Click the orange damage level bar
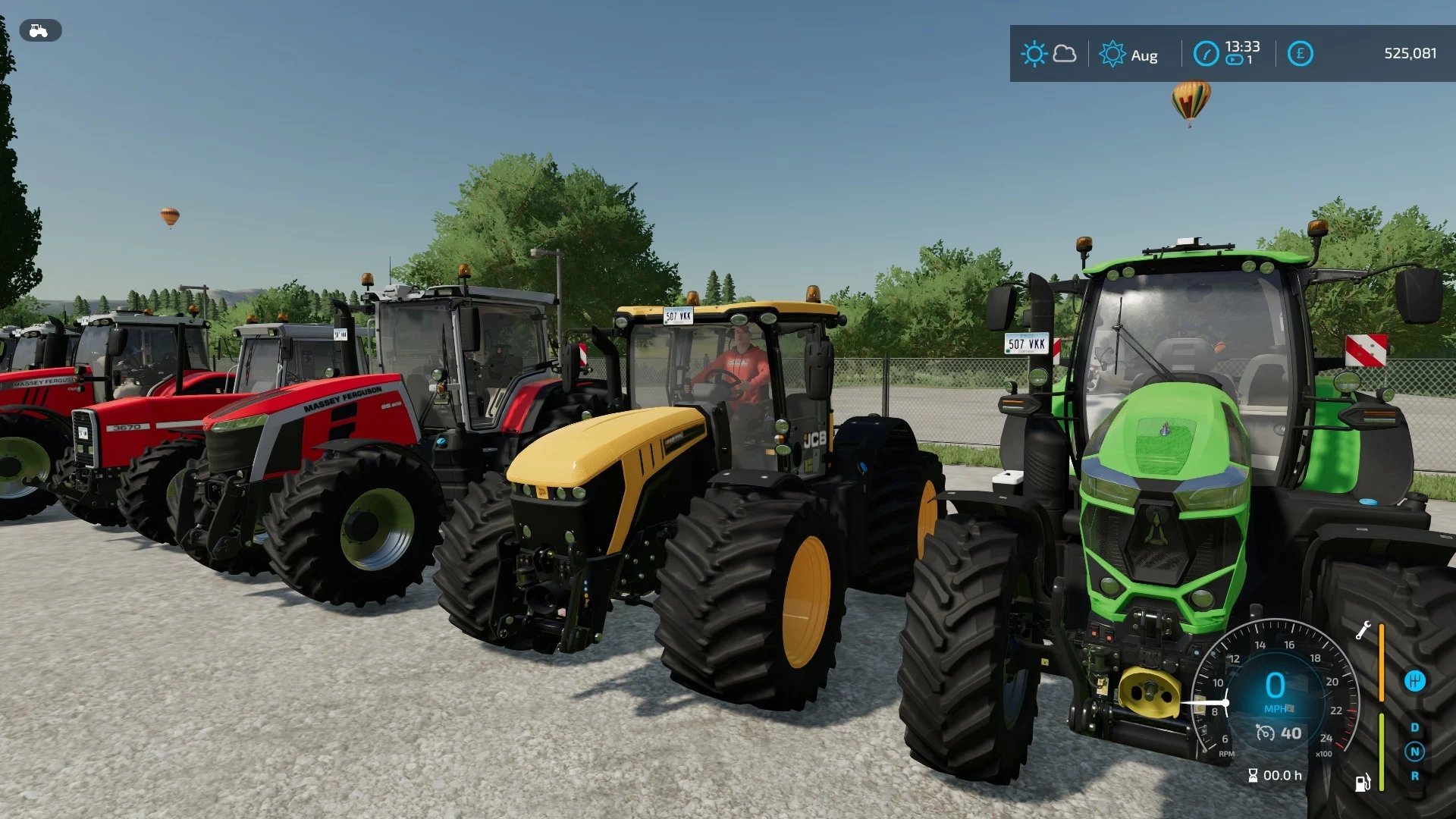 coord(1382,662)
